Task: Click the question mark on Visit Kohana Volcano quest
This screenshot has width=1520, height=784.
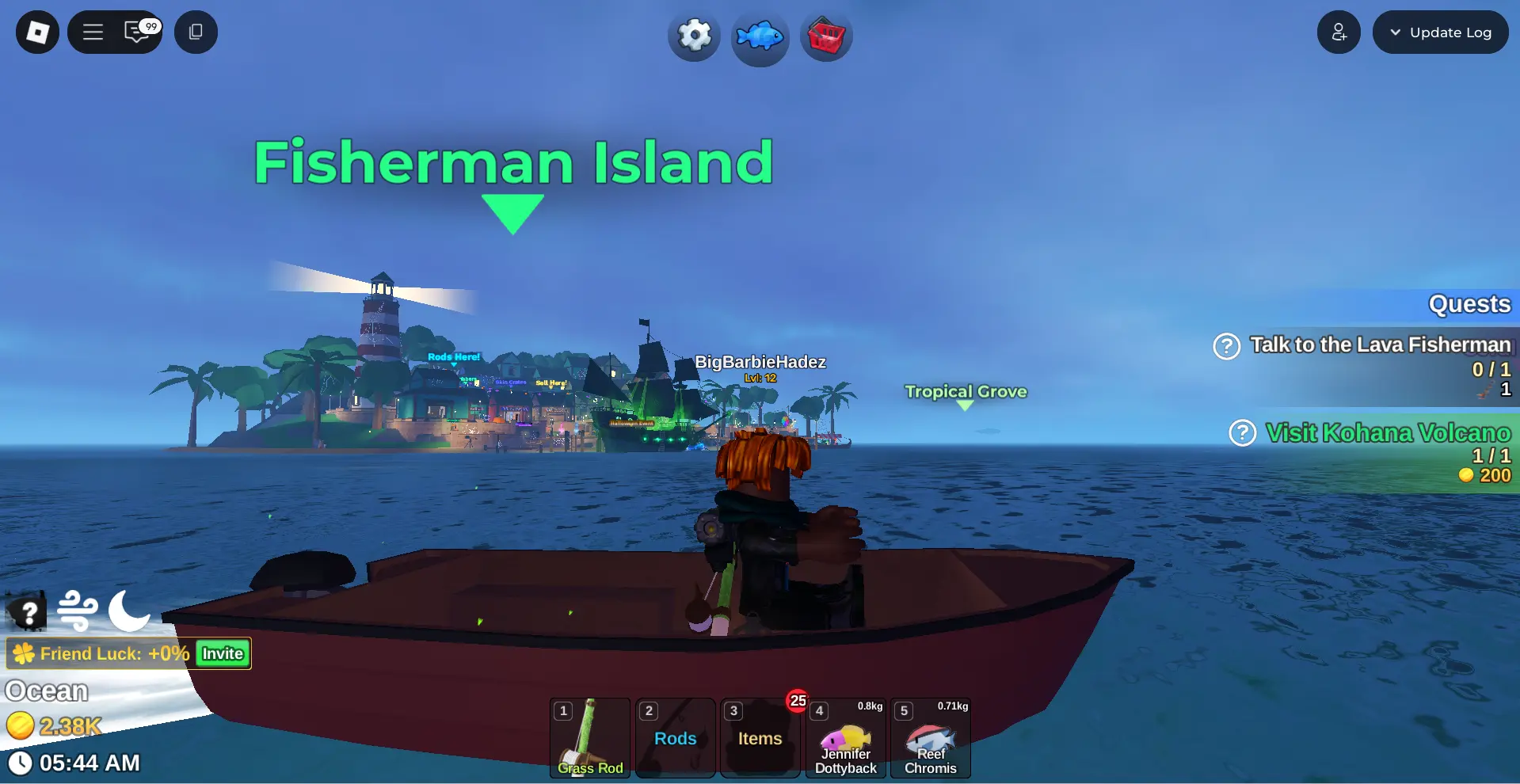Action: [1241, 433]
